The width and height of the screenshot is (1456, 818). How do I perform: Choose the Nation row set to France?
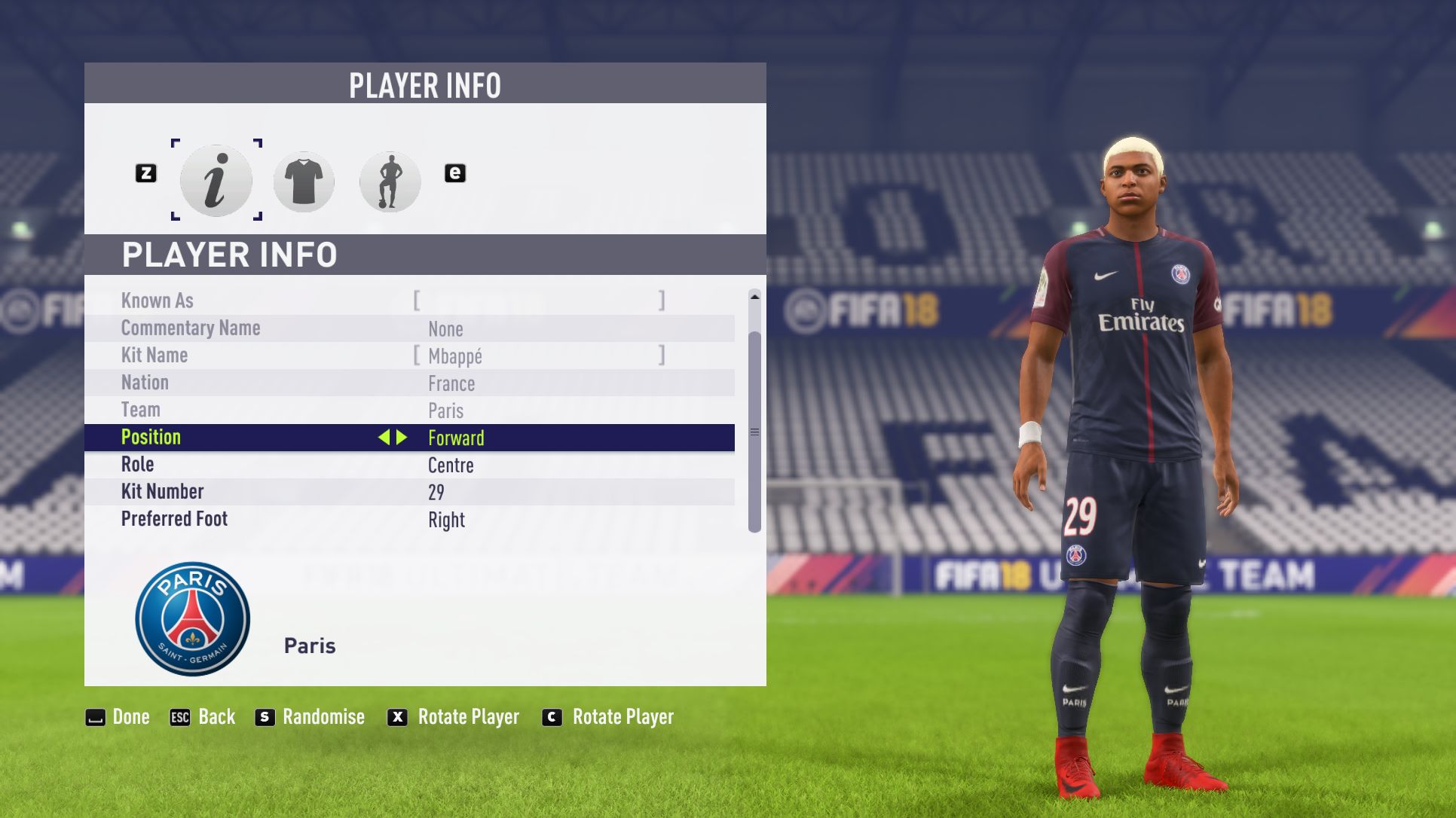(409, 383)
